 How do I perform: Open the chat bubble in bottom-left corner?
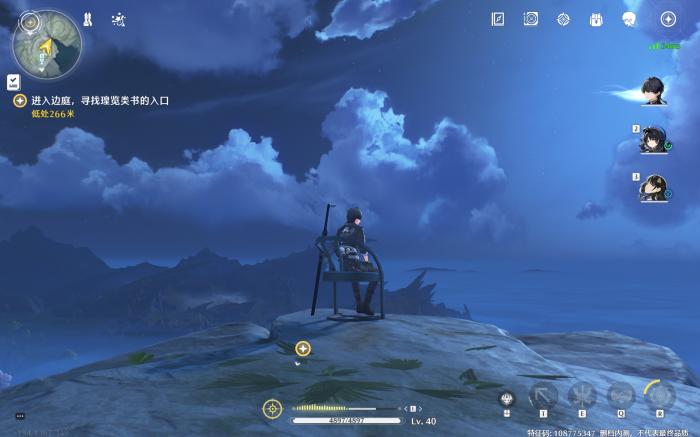tap(19, 415)
